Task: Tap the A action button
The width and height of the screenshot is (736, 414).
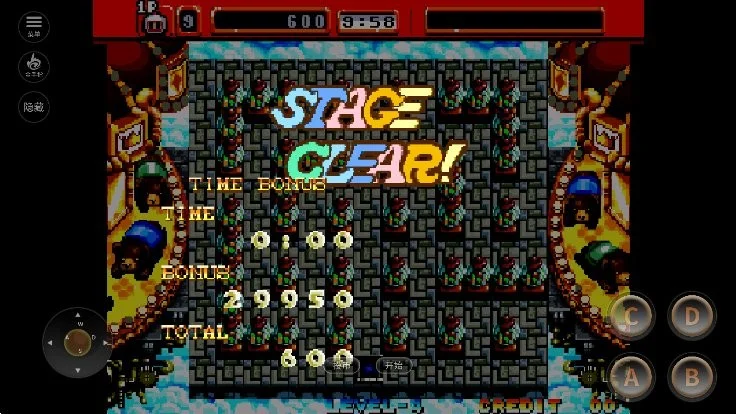Action: tap(632, 377)
